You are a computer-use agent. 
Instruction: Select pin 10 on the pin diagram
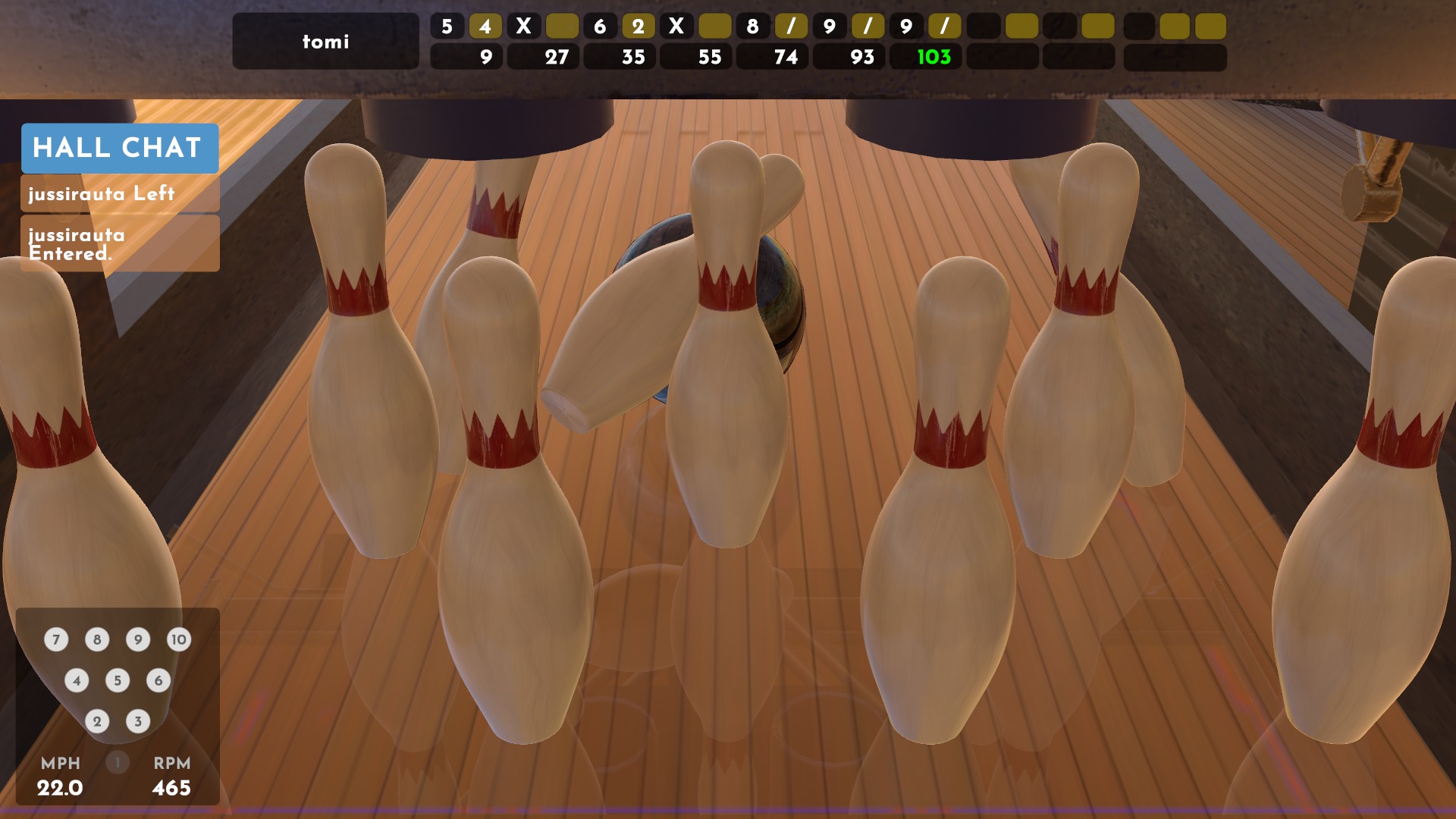(x=179, y=639)
